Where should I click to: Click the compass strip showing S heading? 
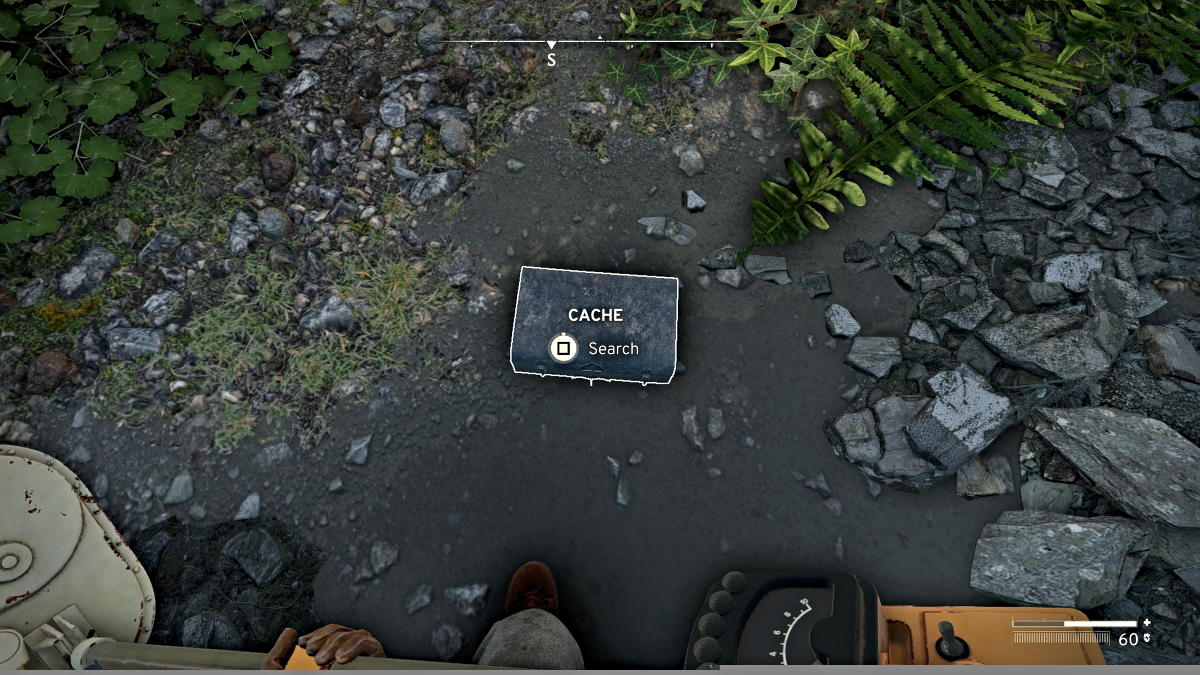coord(591,44)
